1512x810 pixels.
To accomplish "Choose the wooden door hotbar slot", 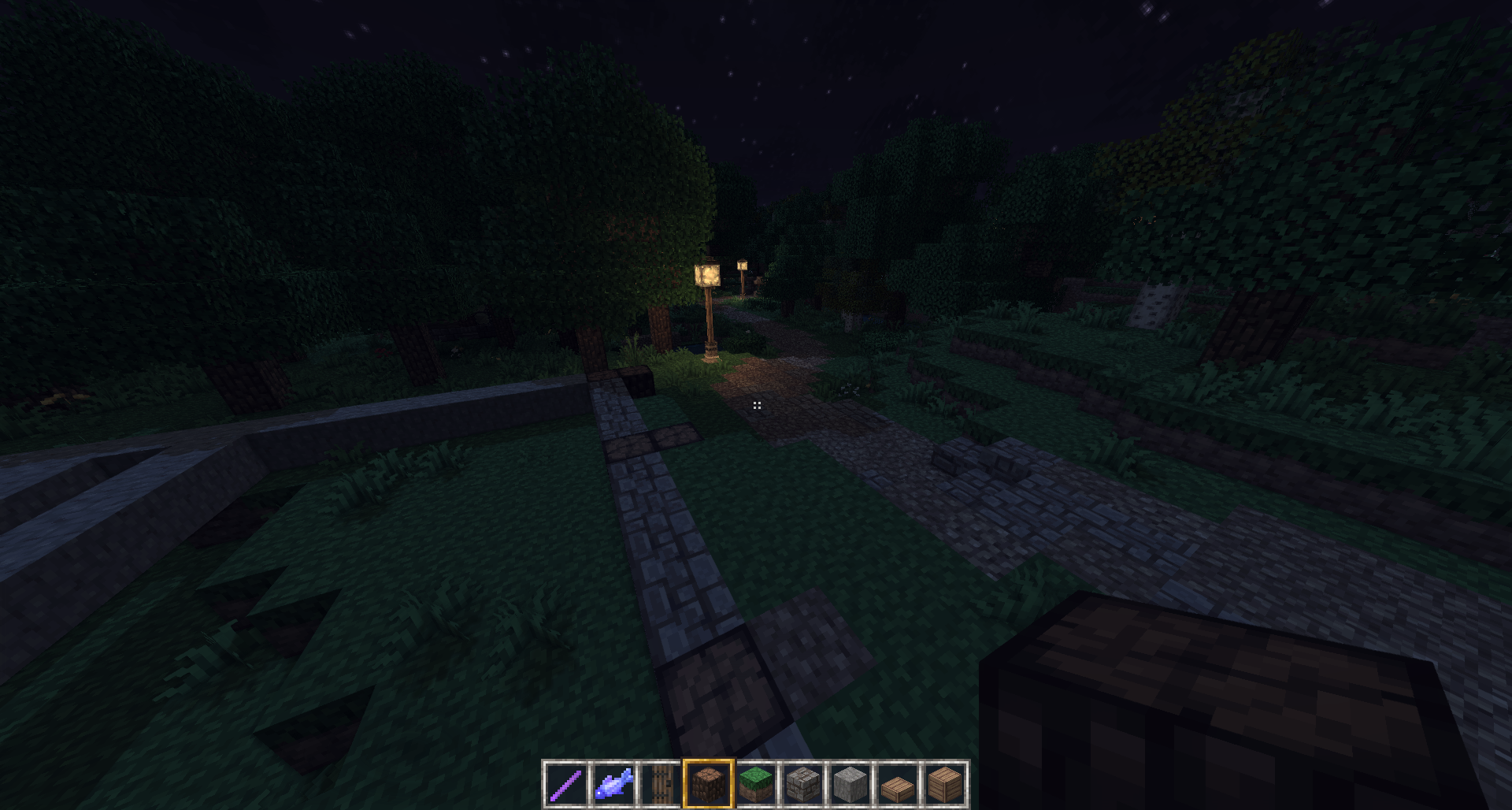I will (x=661, y=785).
